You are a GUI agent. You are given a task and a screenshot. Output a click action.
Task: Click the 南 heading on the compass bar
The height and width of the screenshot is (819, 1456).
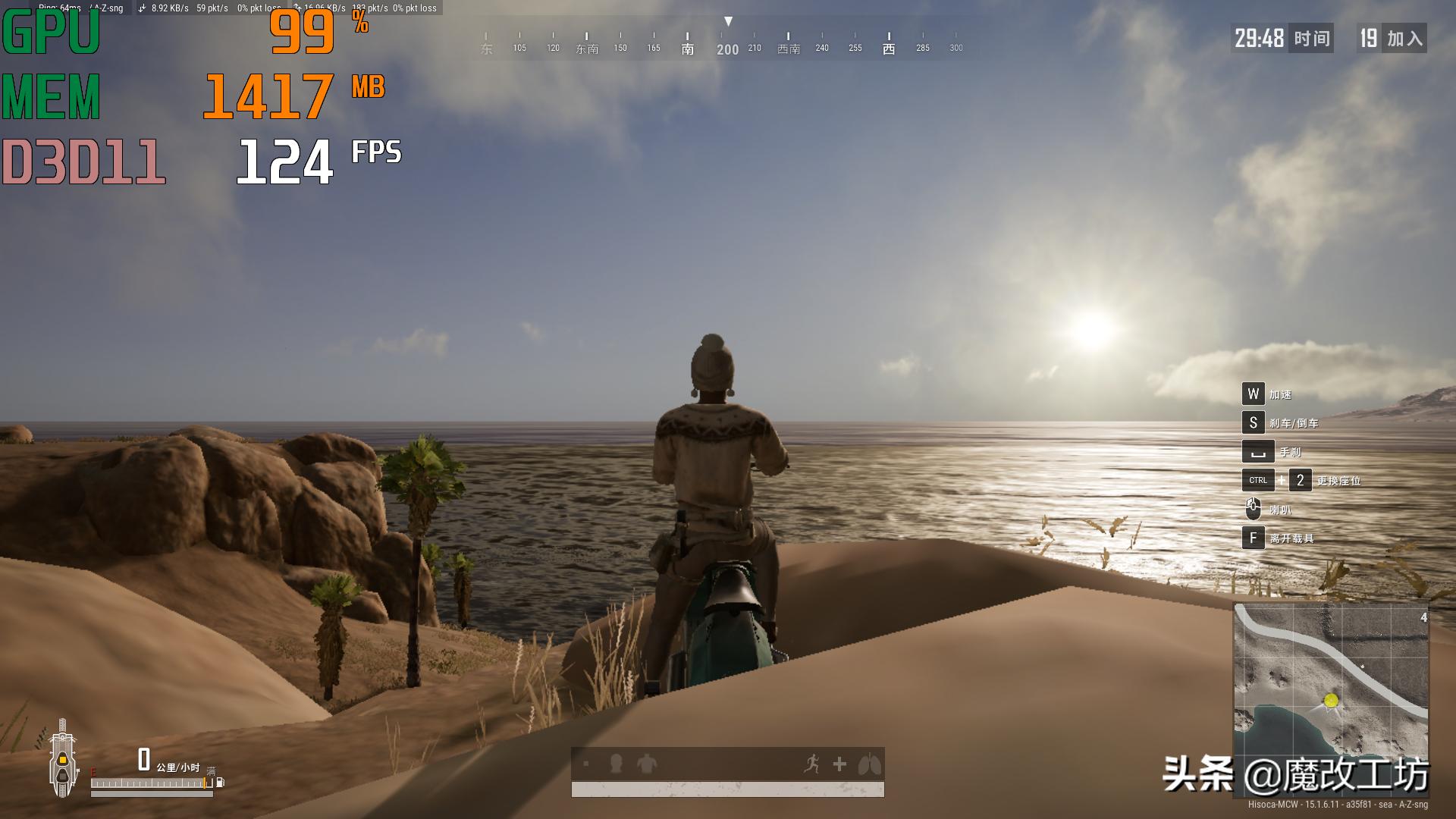687,47
